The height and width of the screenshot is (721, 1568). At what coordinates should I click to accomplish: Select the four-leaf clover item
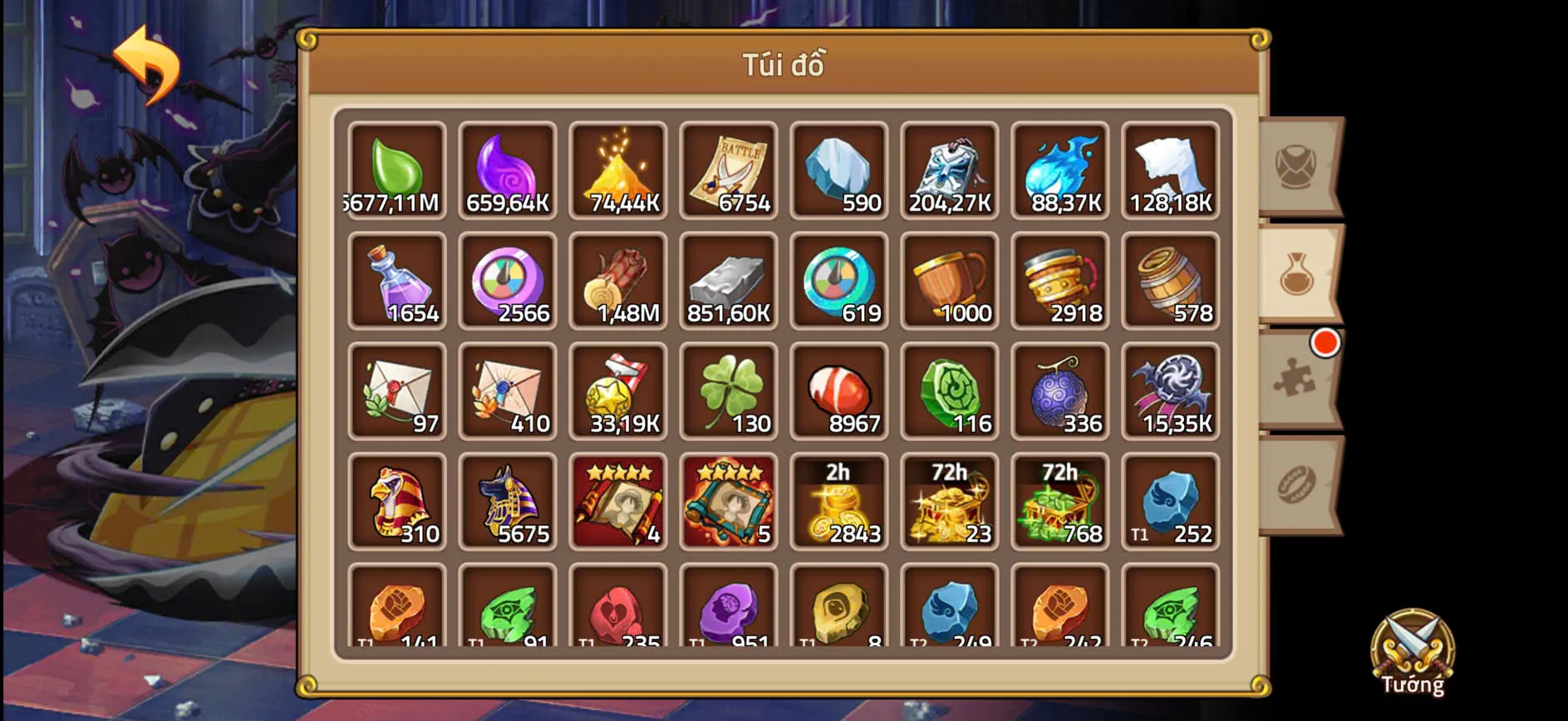tap(729, 390)
